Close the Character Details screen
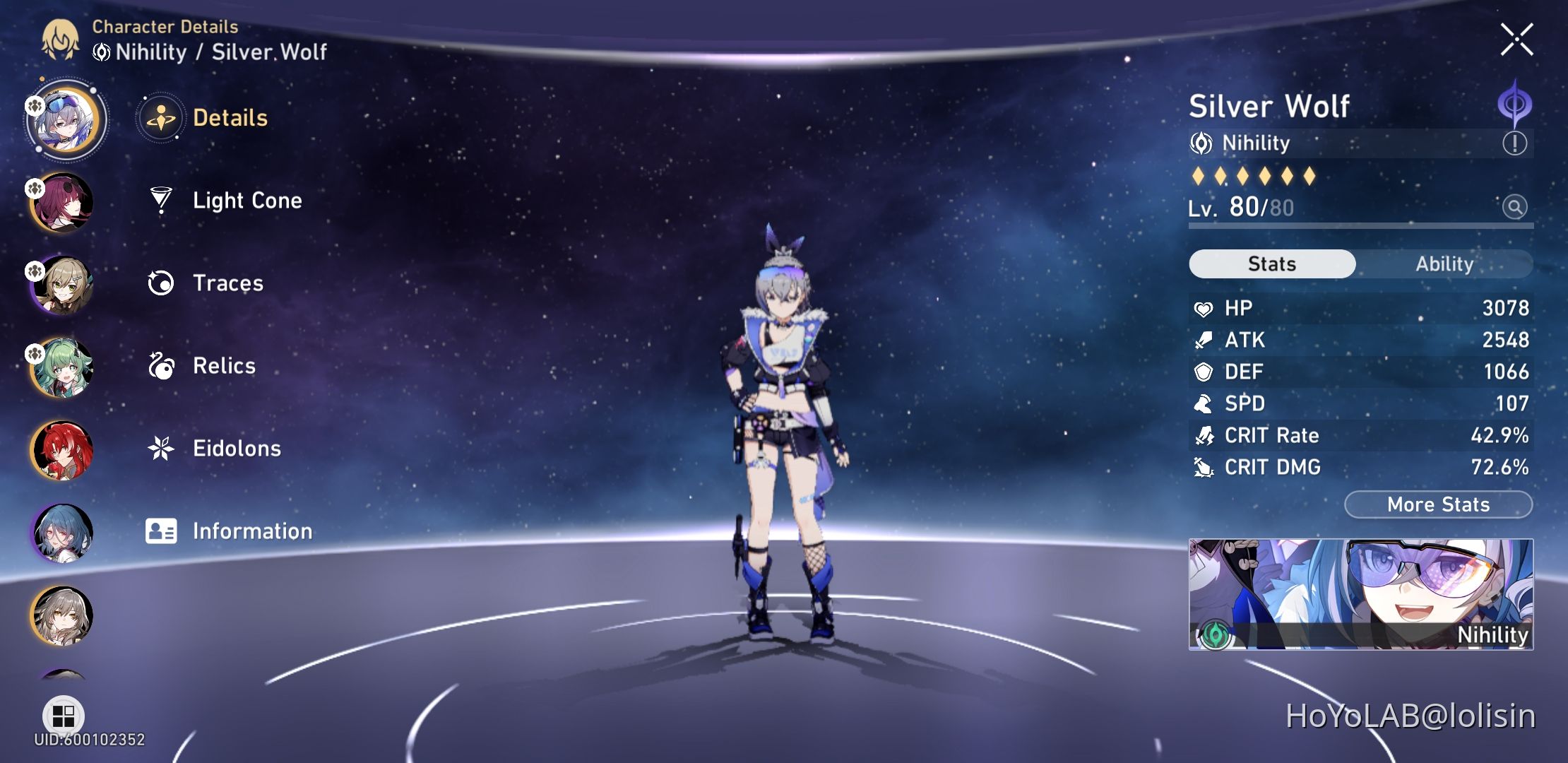 pyautogui.click(x=1516, y=40)
